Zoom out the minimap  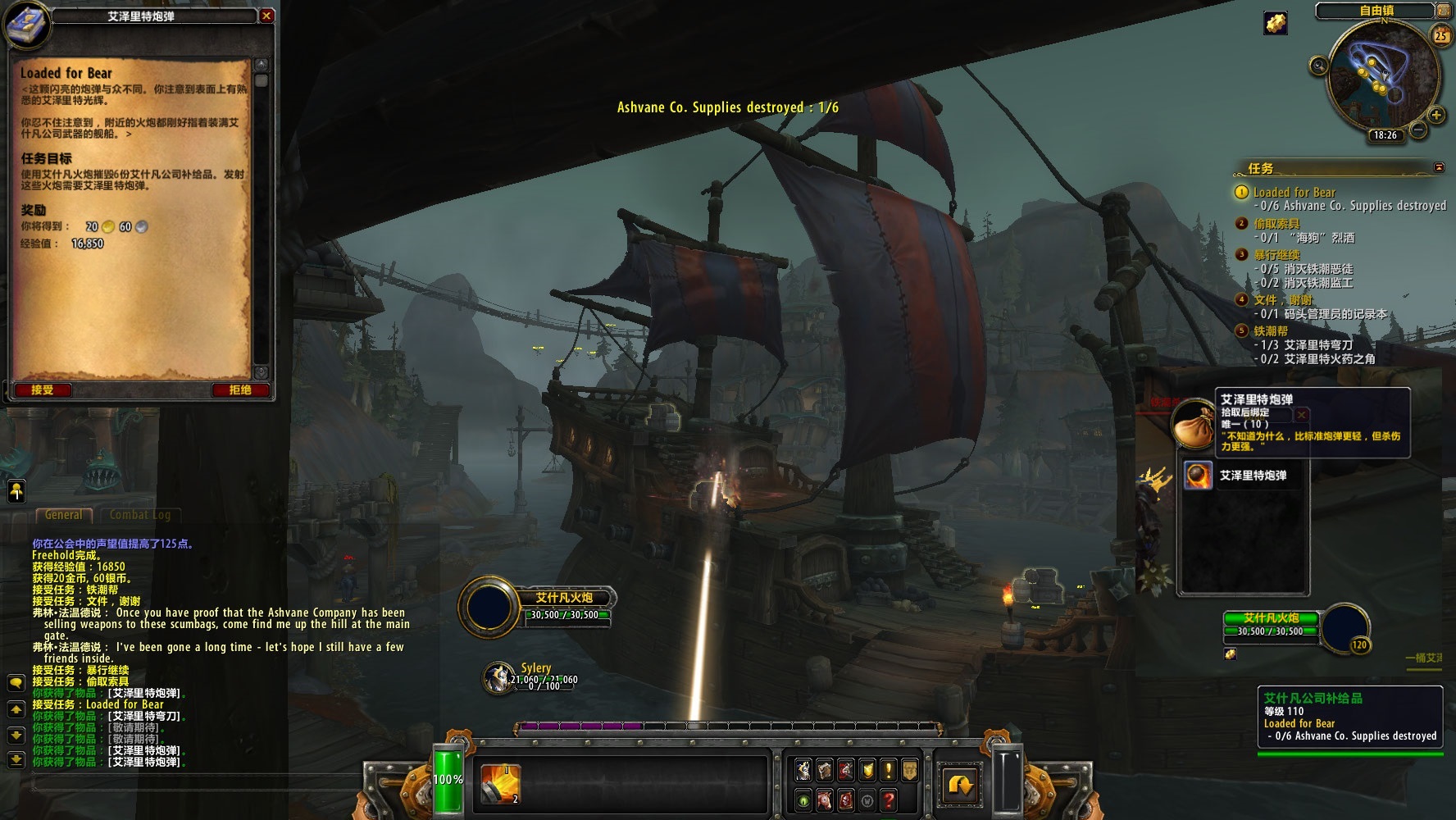tap(1417, 130)
